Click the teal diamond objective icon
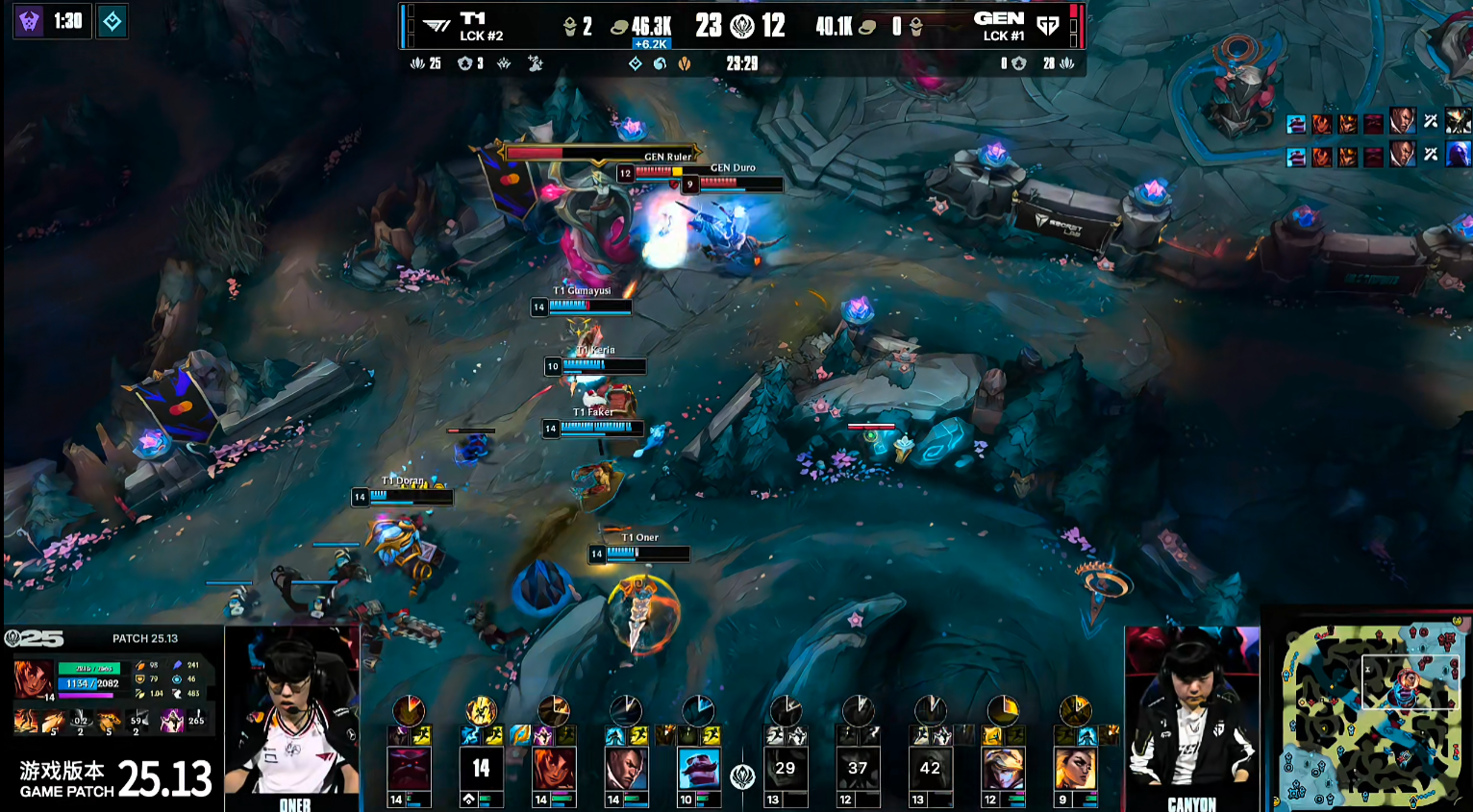 tap(112, 21)
